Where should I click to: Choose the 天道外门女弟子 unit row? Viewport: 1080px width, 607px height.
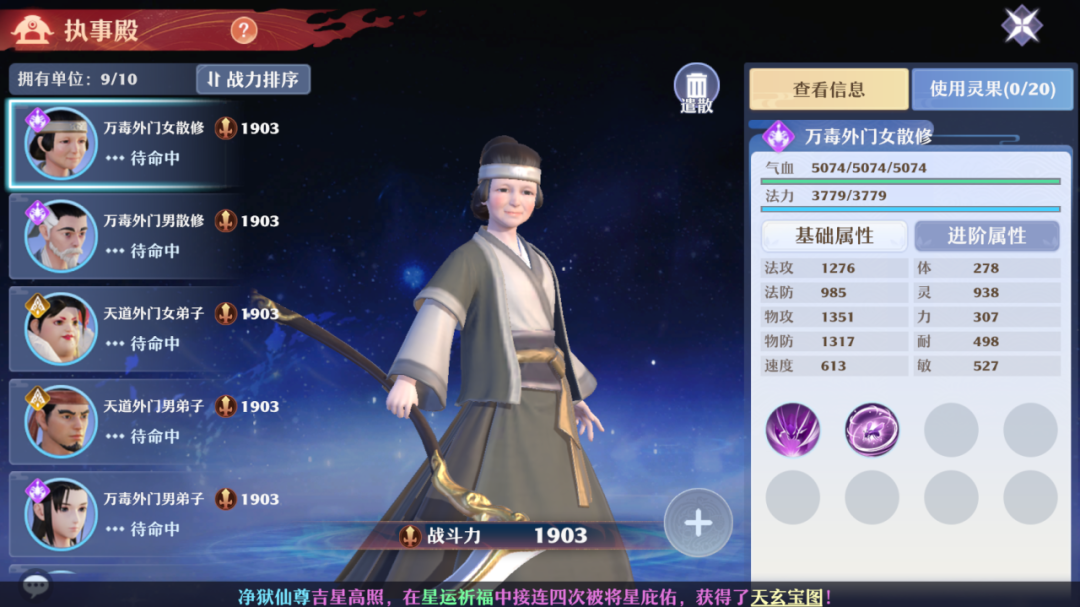tap(125, 329)
